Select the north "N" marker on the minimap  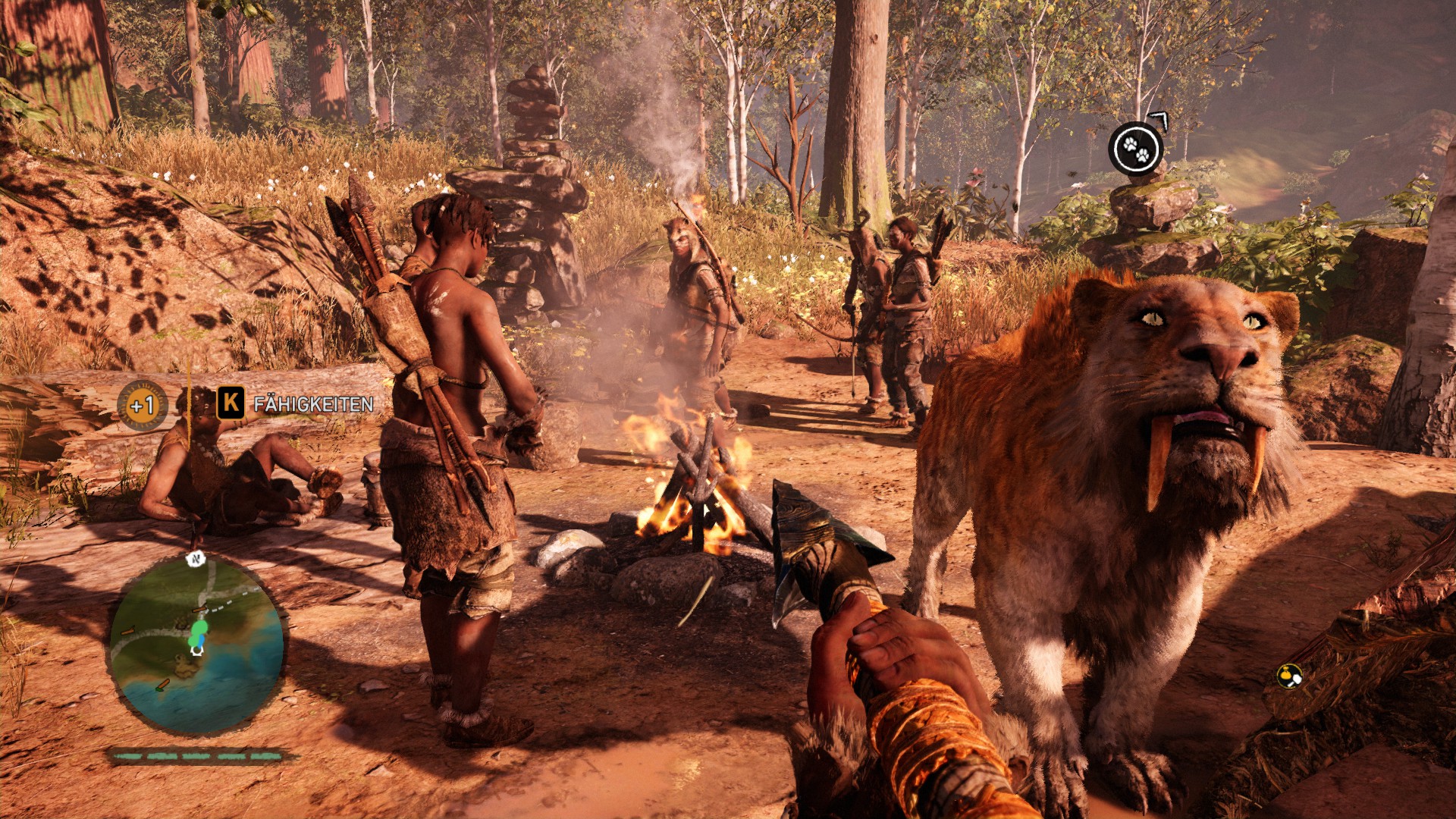pos(195,560)
